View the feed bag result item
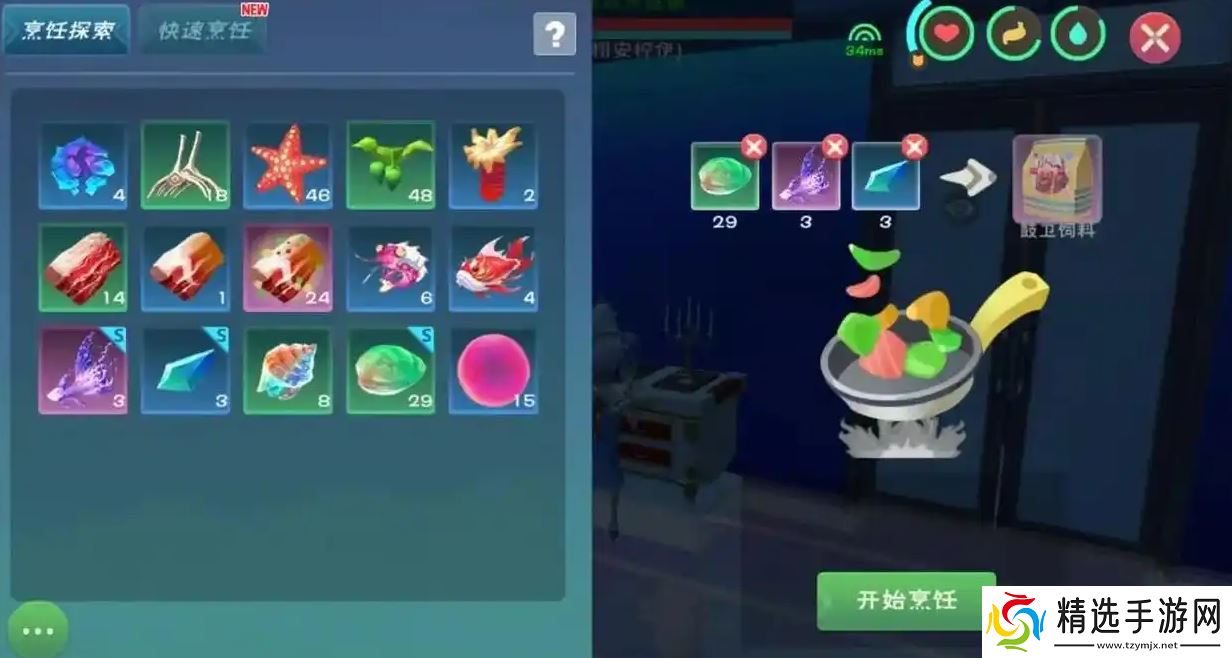 (1057, 180)
